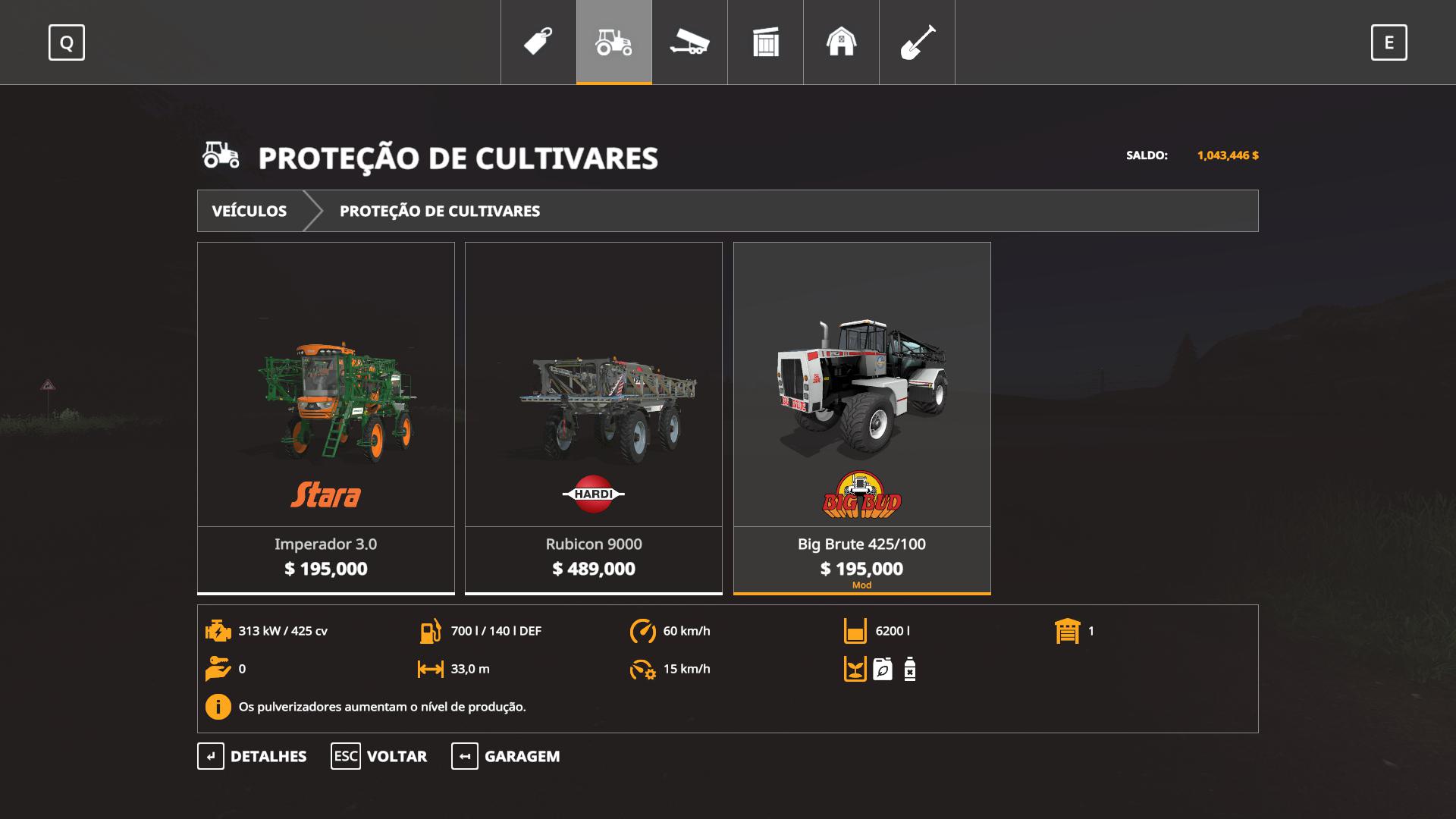Select the Stara Imperador 3.0 sprayer
The image size is (1456, 819).
click(x=326, y=417)
